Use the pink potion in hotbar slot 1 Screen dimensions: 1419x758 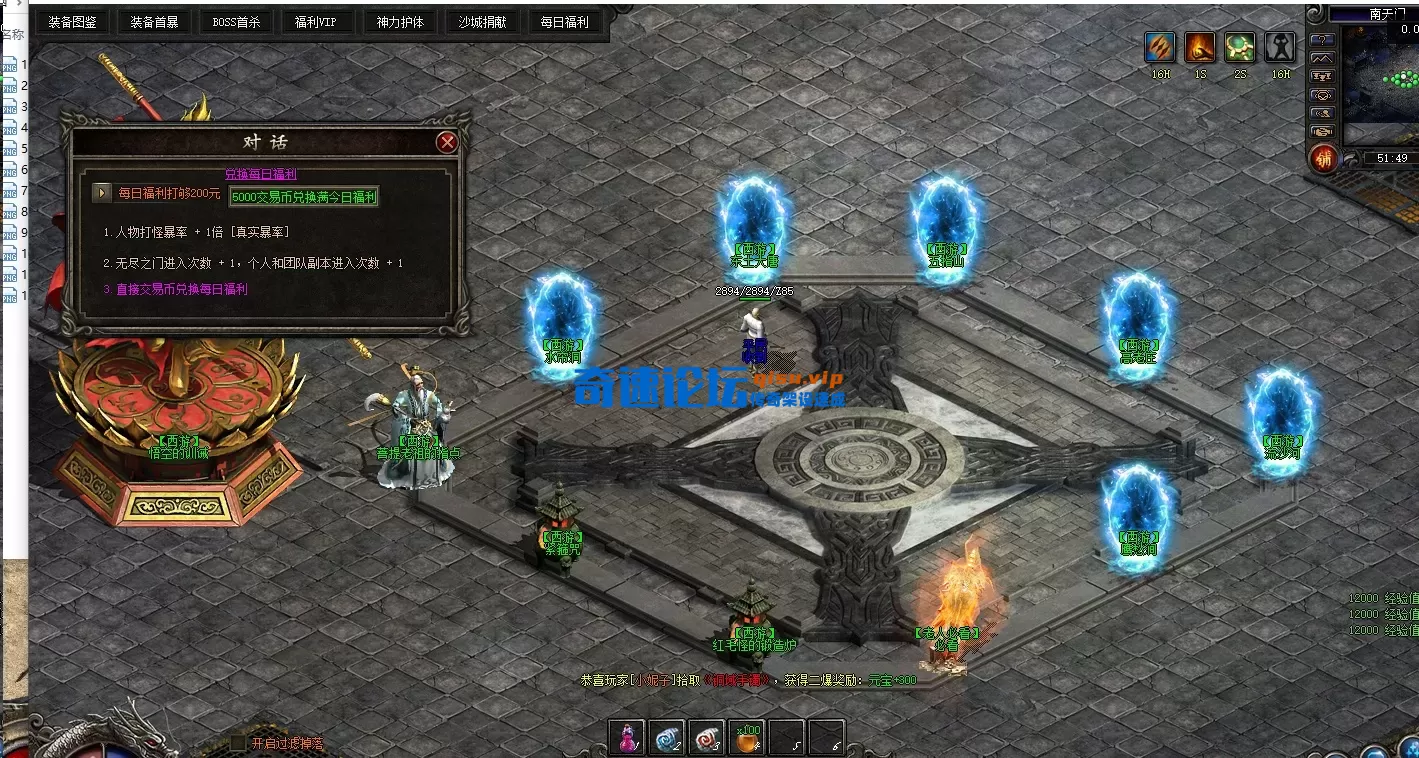[x=628, y=738]
